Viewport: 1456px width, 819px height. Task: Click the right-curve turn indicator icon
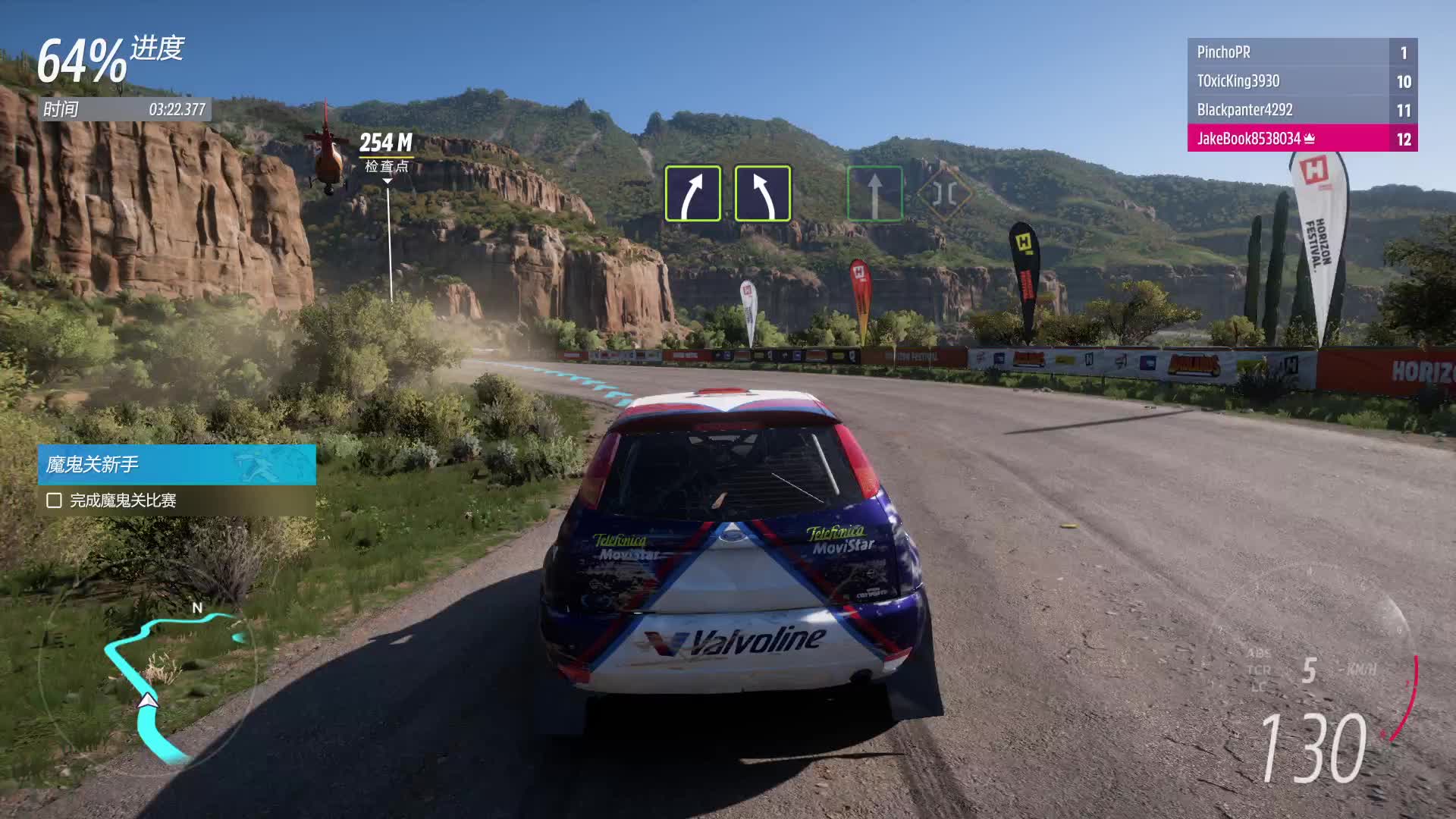coord(693,193)
